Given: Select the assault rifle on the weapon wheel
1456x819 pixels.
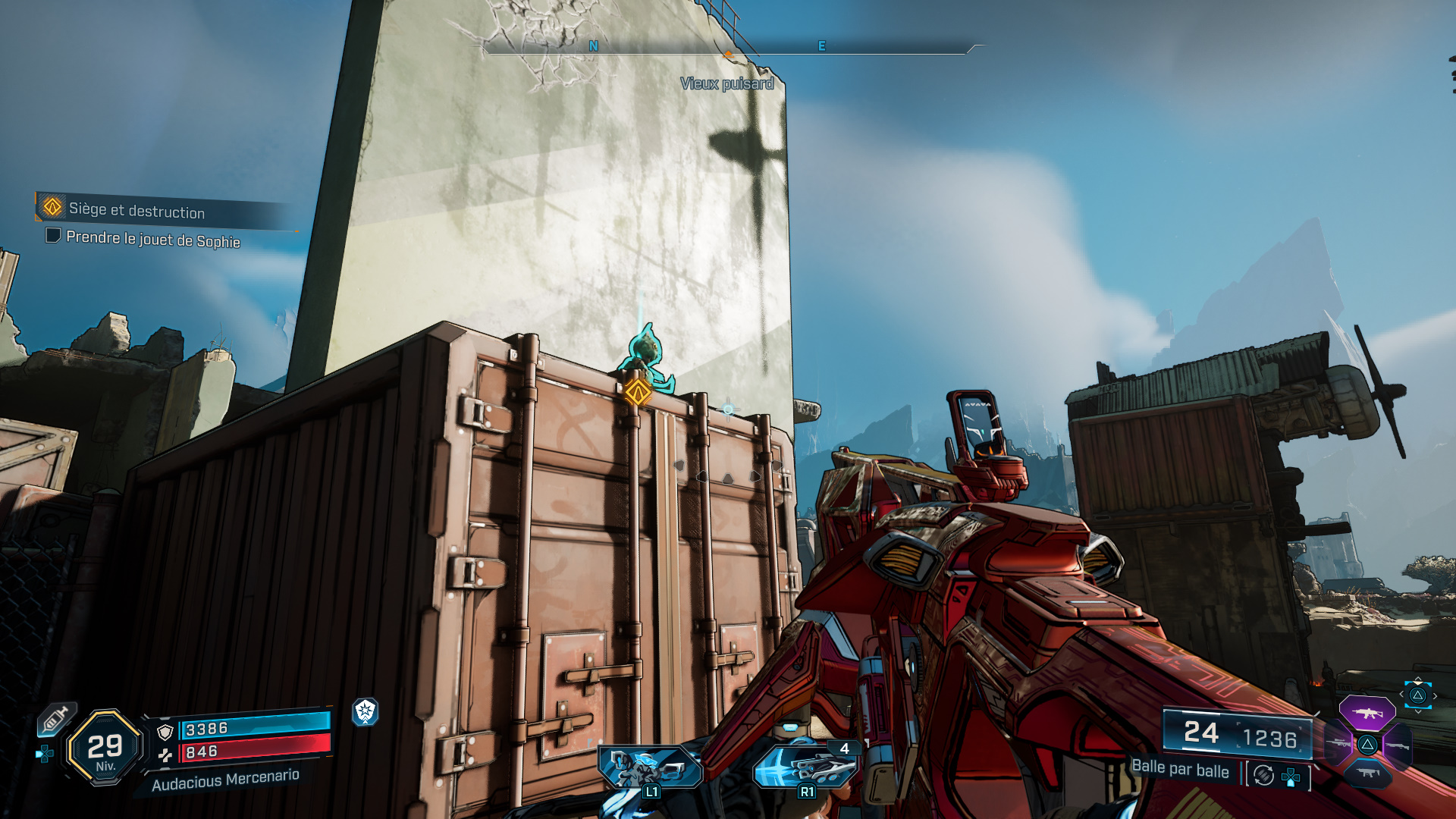Looking at the screenshot, I should (1367, 713).
